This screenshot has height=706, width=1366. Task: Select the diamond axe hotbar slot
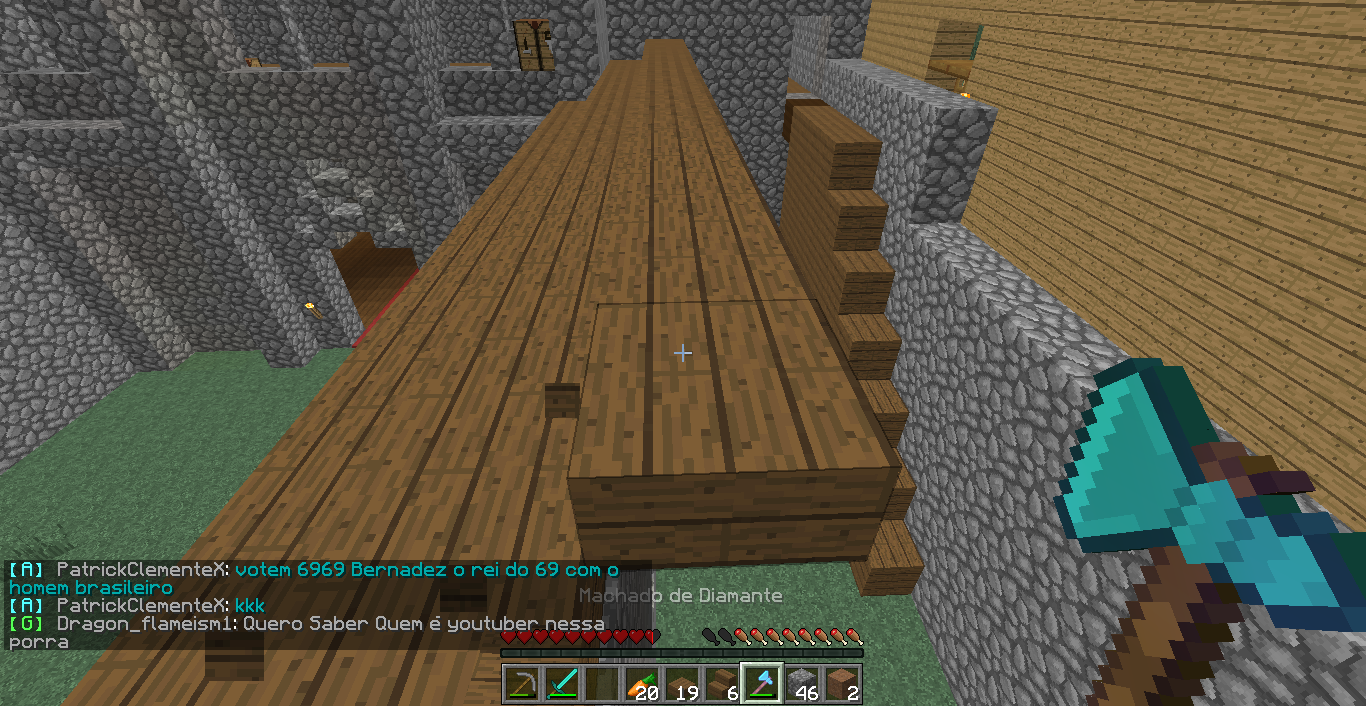point(762,684)
